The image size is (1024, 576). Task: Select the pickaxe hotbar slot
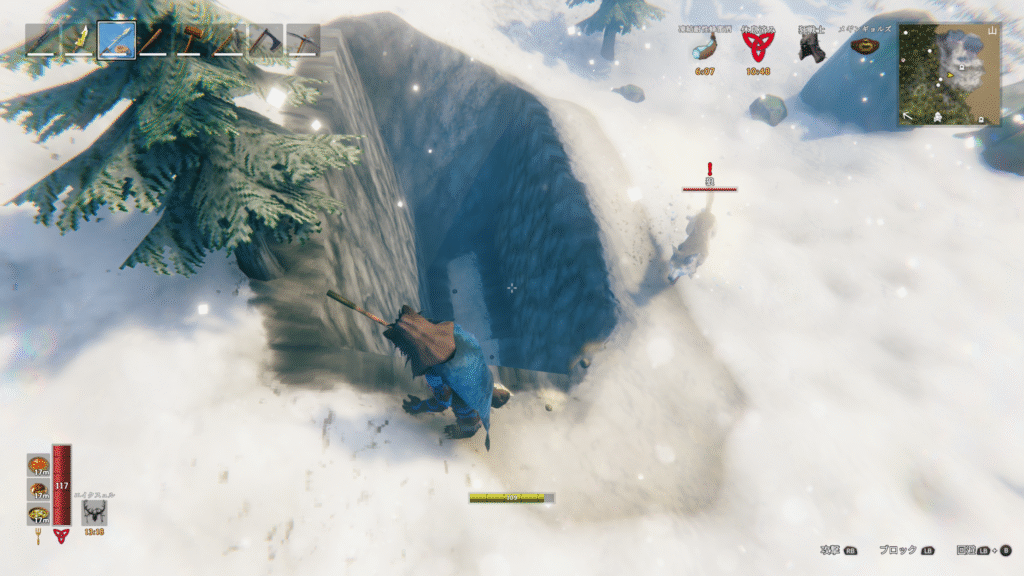coord(302,41)
